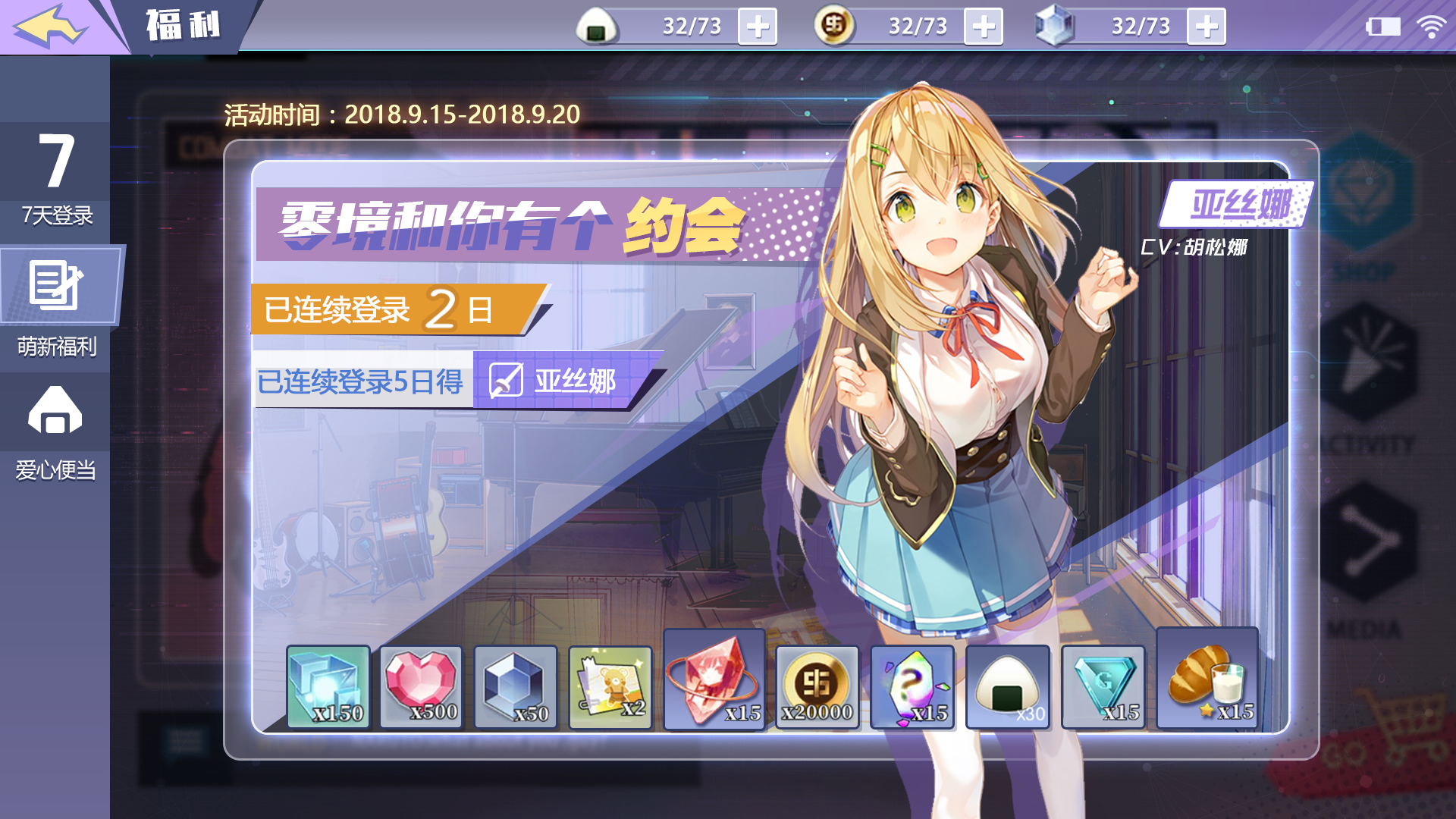
Task: View the x20000 coin reward thumbnail
Action: (816, 686)
